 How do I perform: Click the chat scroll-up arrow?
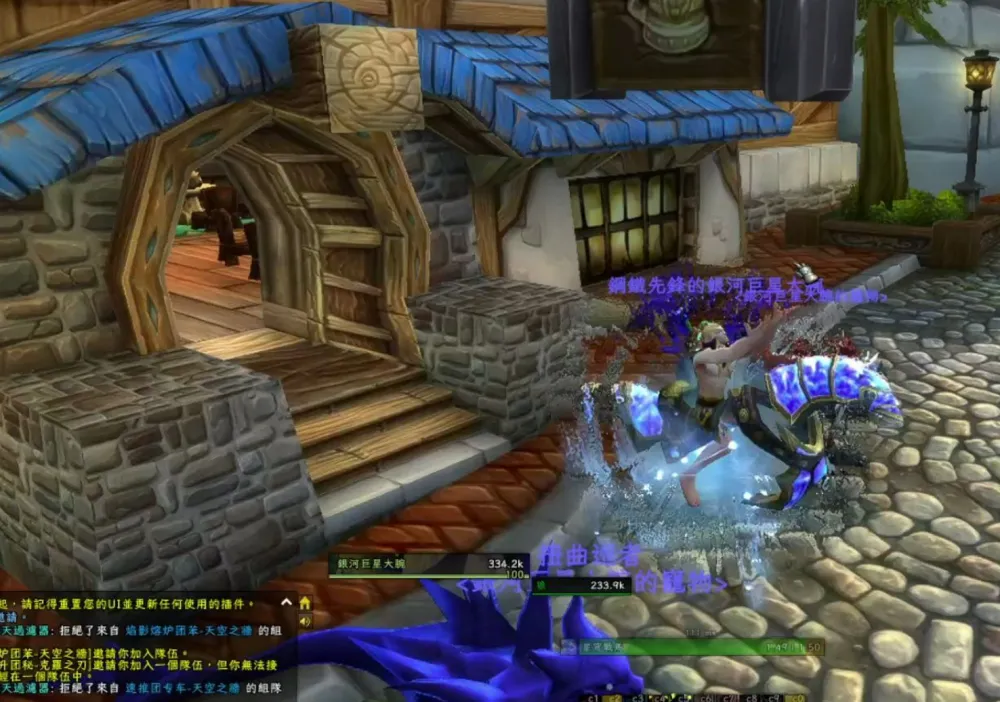pos(287,603)
